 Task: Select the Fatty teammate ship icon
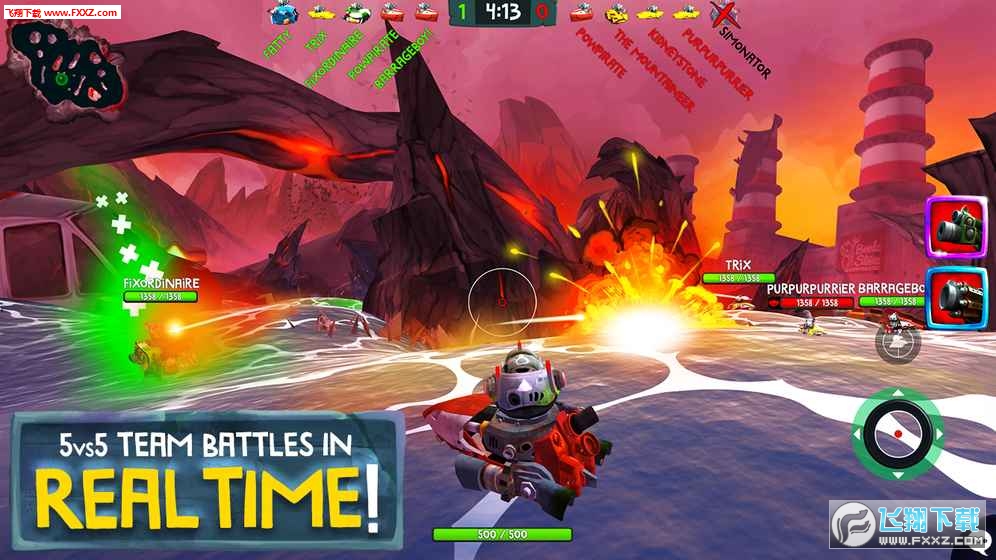pos(282,13)
